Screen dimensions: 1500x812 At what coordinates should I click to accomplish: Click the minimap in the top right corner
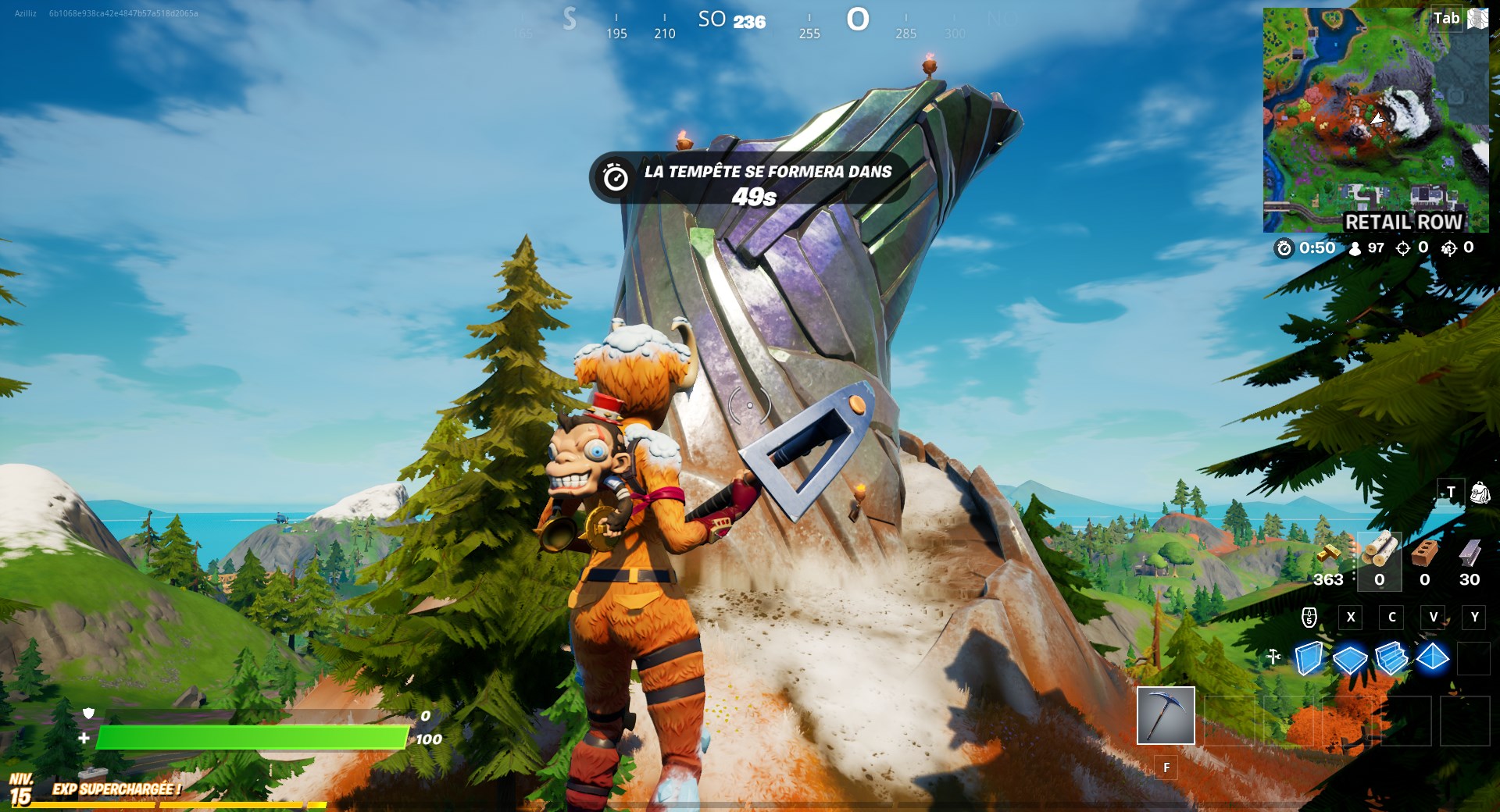[x=1377, y=117]
